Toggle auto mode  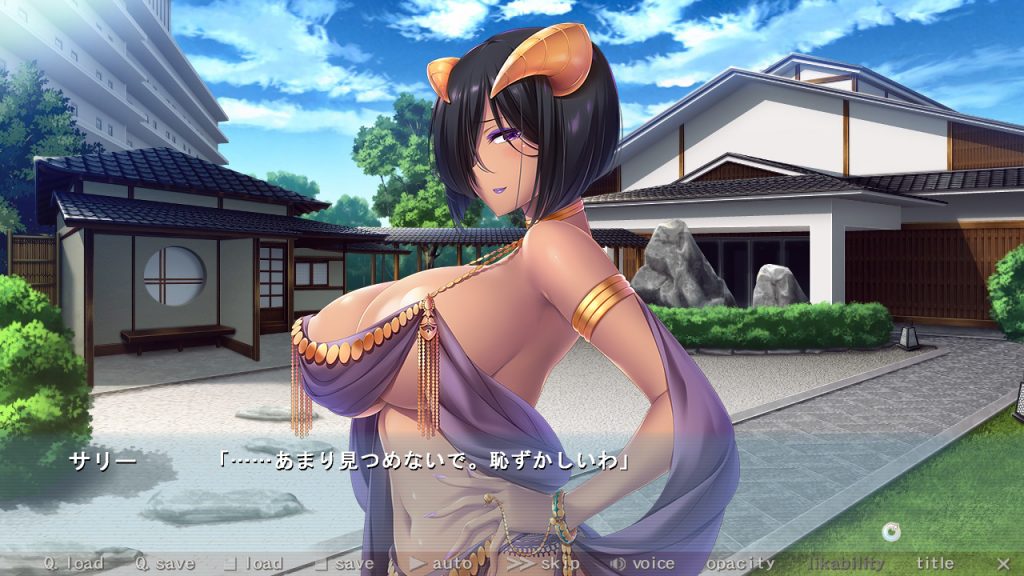[x=441, y=564]
